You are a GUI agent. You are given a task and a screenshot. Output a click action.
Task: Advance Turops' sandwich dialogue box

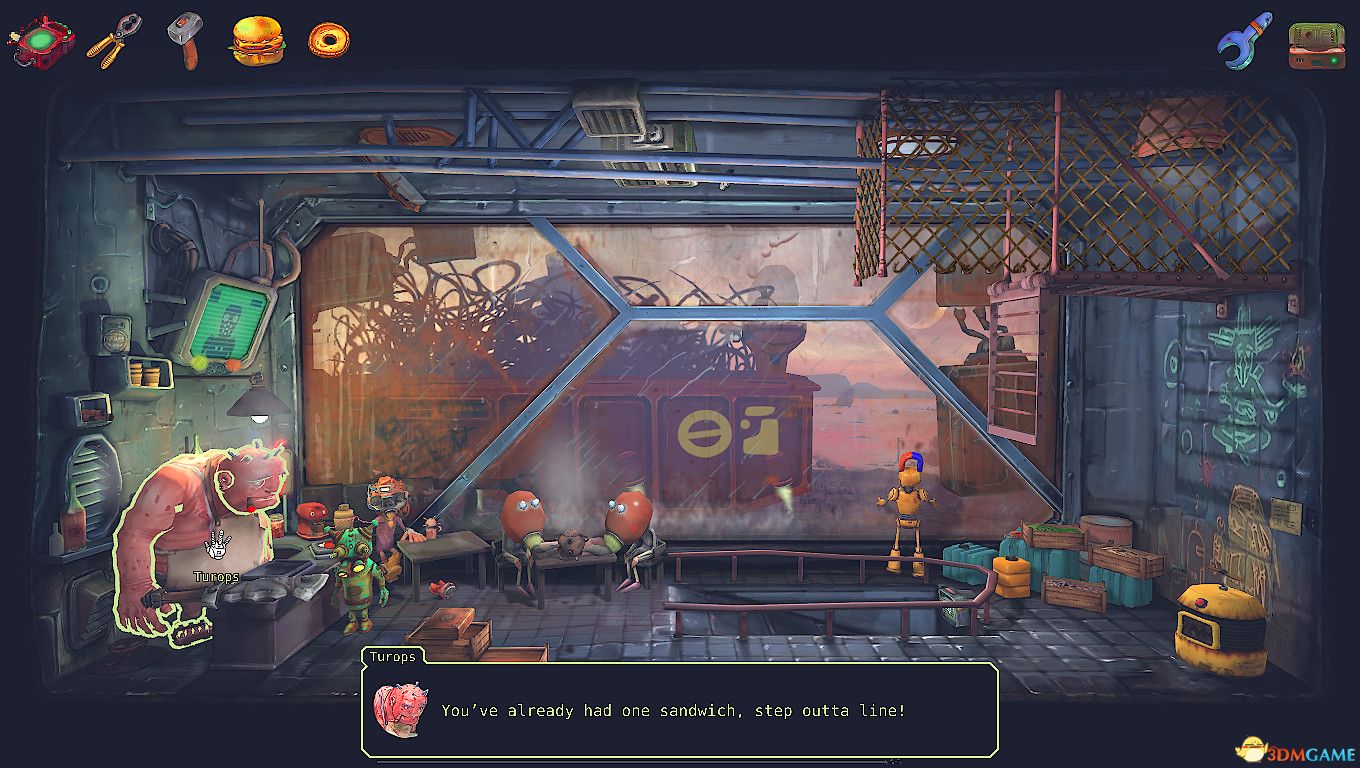[x=680, y=710]
